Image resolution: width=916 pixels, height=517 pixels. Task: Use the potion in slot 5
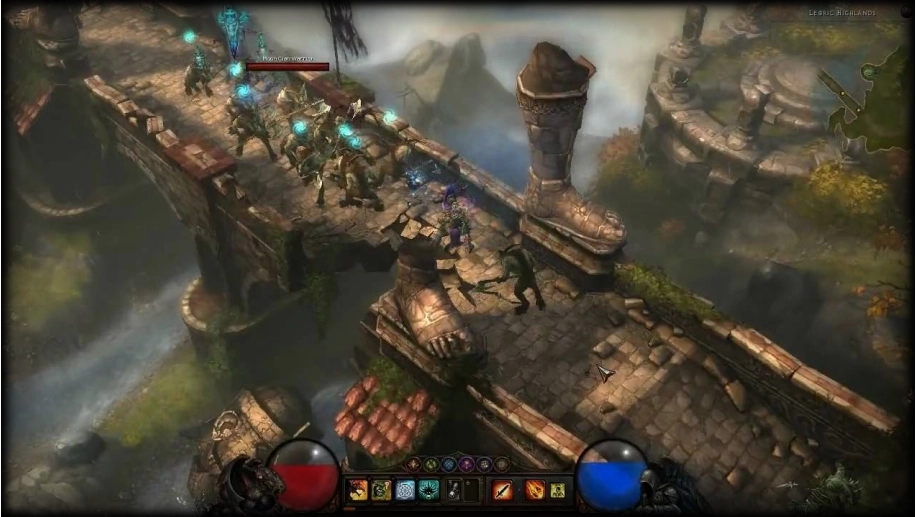click(x=453, y=490)
